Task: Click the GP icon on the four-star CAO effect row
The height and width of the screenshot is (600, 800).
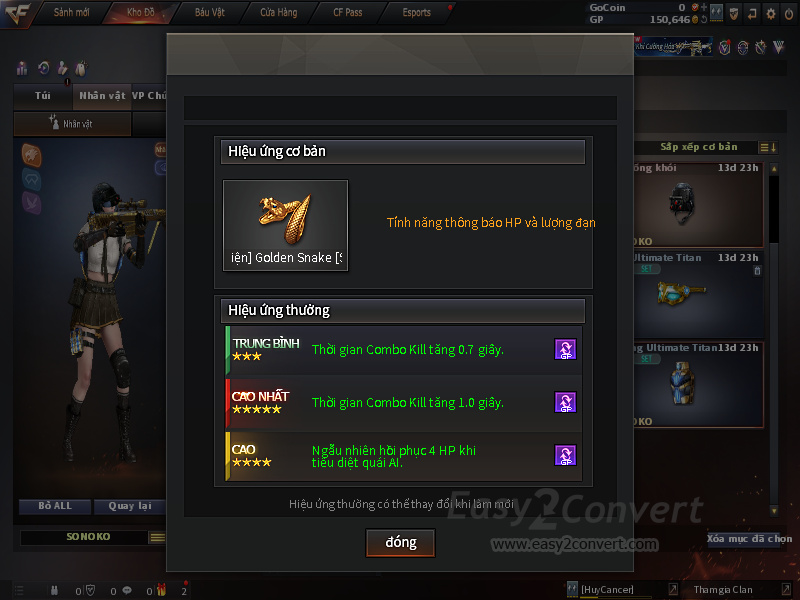Action: pyautogui.click(x=565, y=455)
